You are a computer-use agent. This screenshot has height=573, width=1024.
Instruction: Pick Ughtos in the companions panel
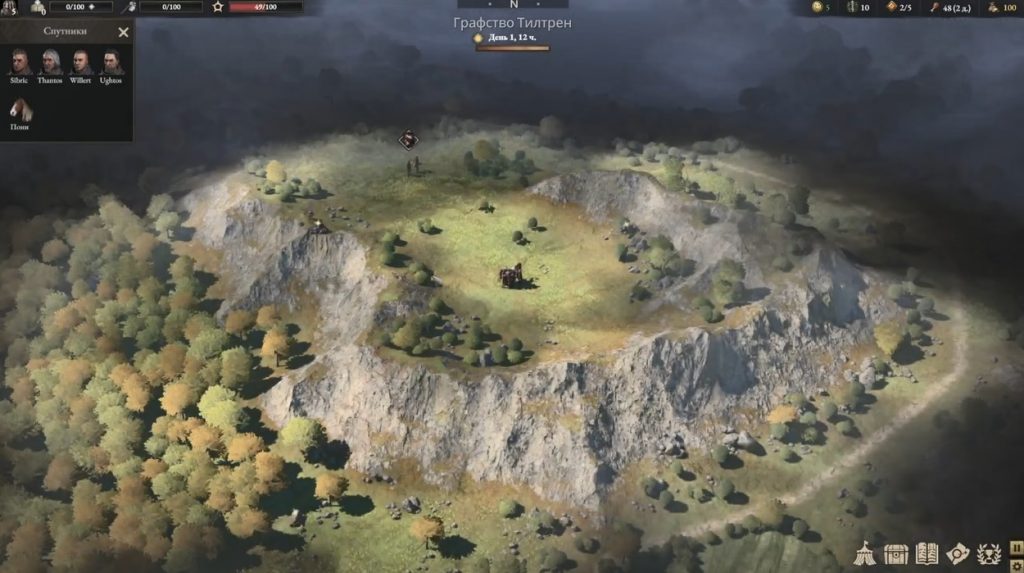tap(111, 62)
